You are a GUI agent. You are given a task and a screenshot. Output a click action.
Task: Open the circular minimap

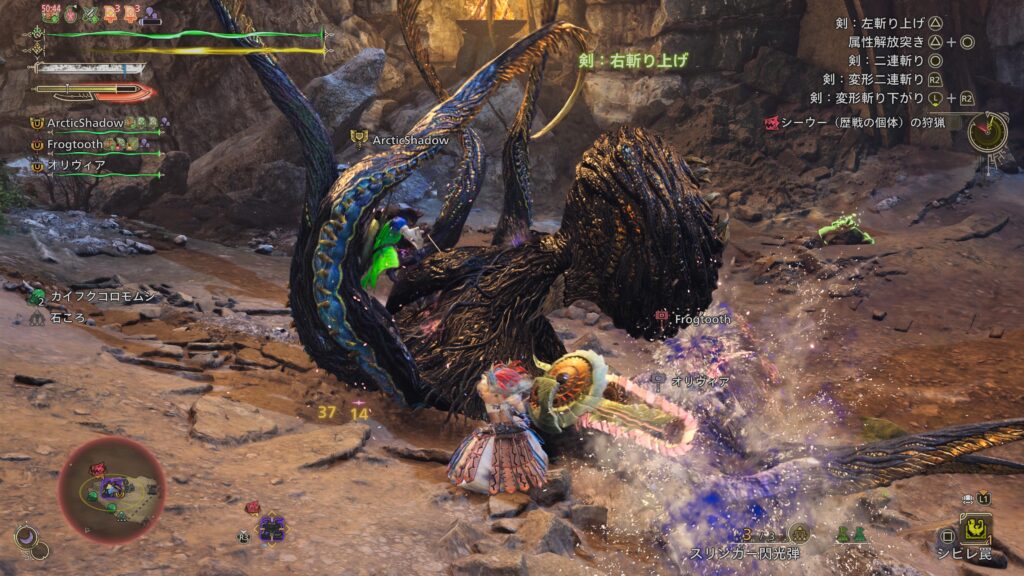coord(111,489)
